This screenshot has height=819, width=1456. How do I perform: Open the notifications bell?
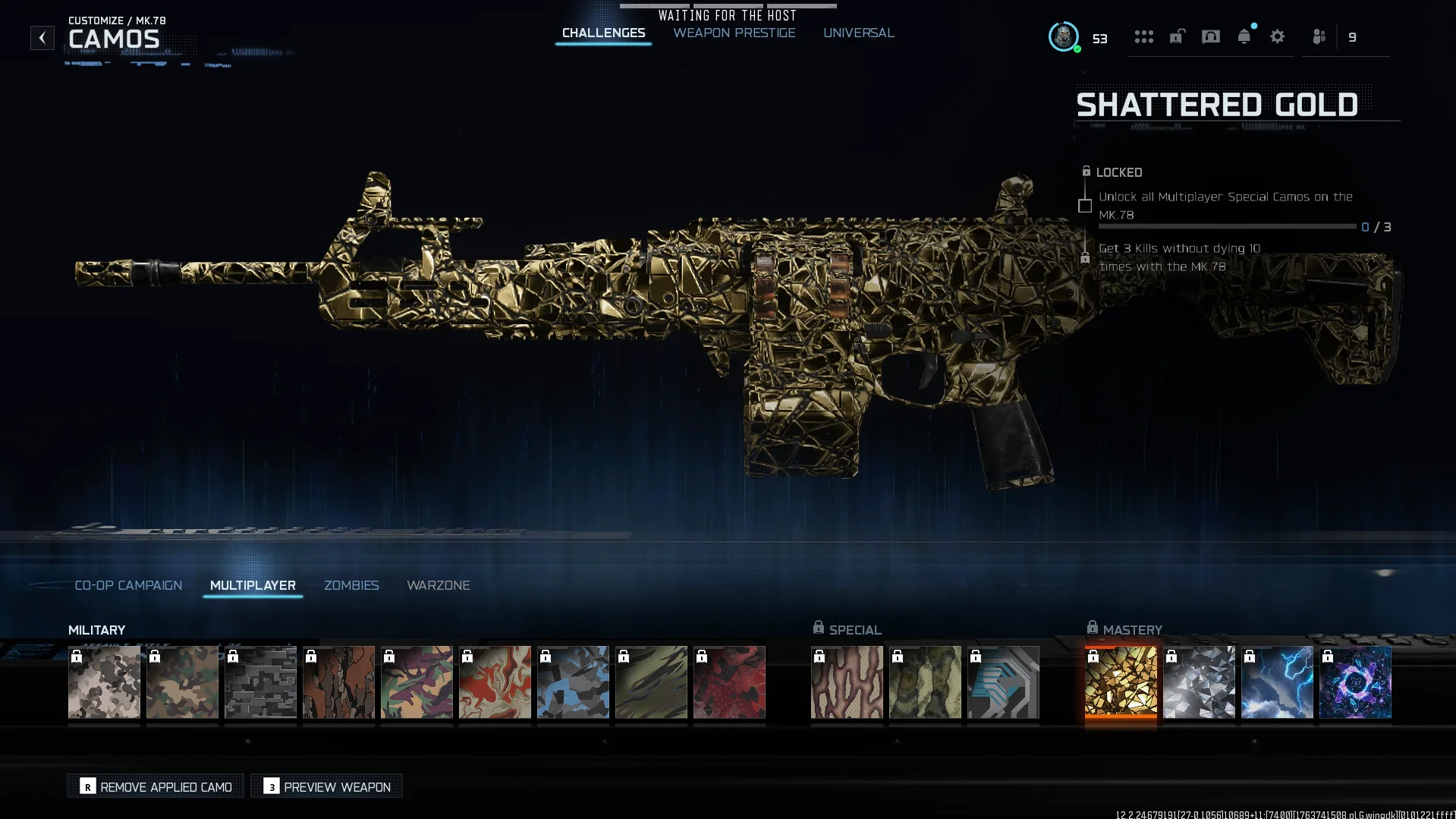coord(1244,36)
